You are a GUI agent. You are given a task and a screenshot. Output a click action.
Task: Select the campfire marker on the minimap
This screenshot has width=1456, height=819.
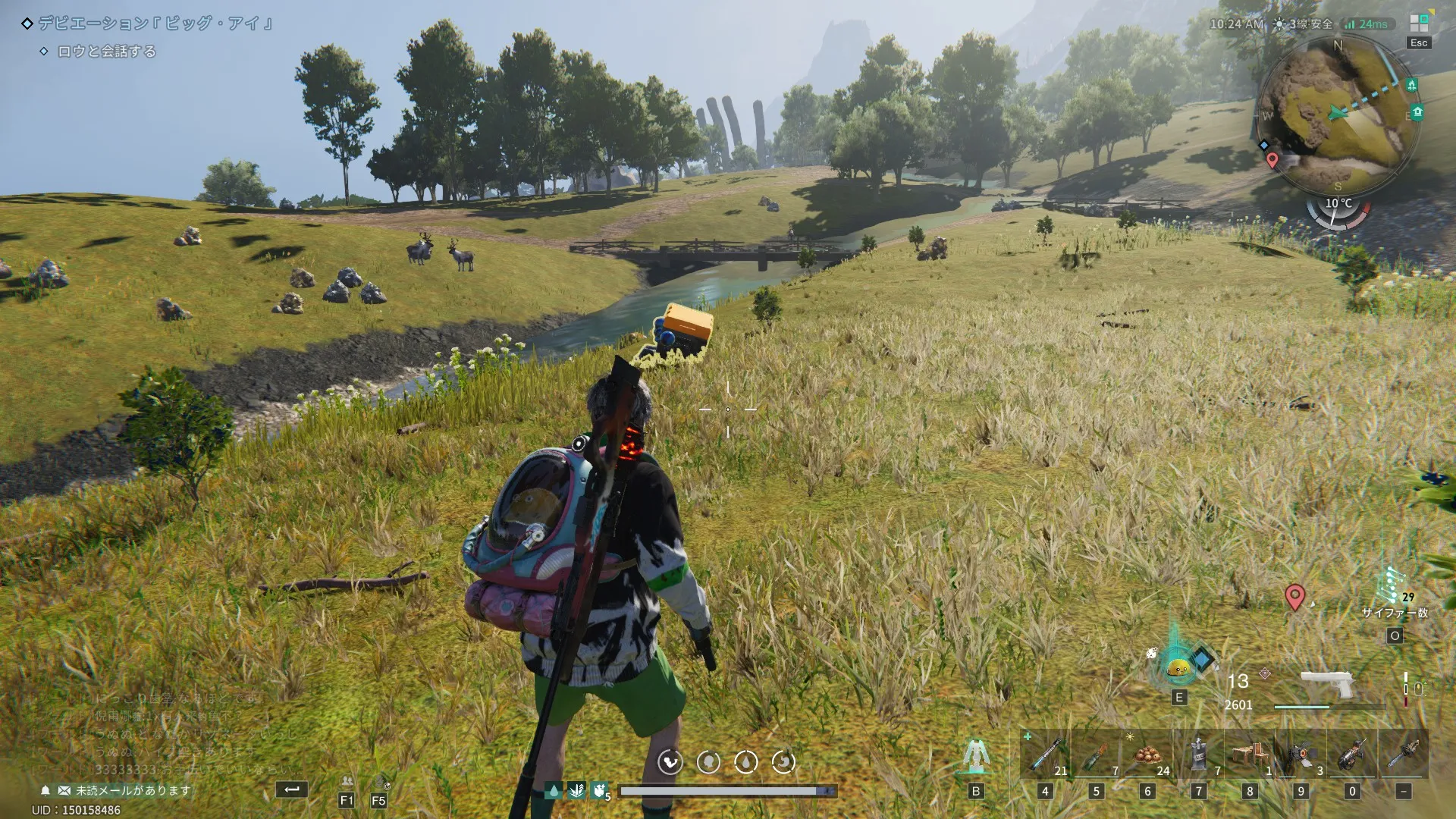[1411, 85]
